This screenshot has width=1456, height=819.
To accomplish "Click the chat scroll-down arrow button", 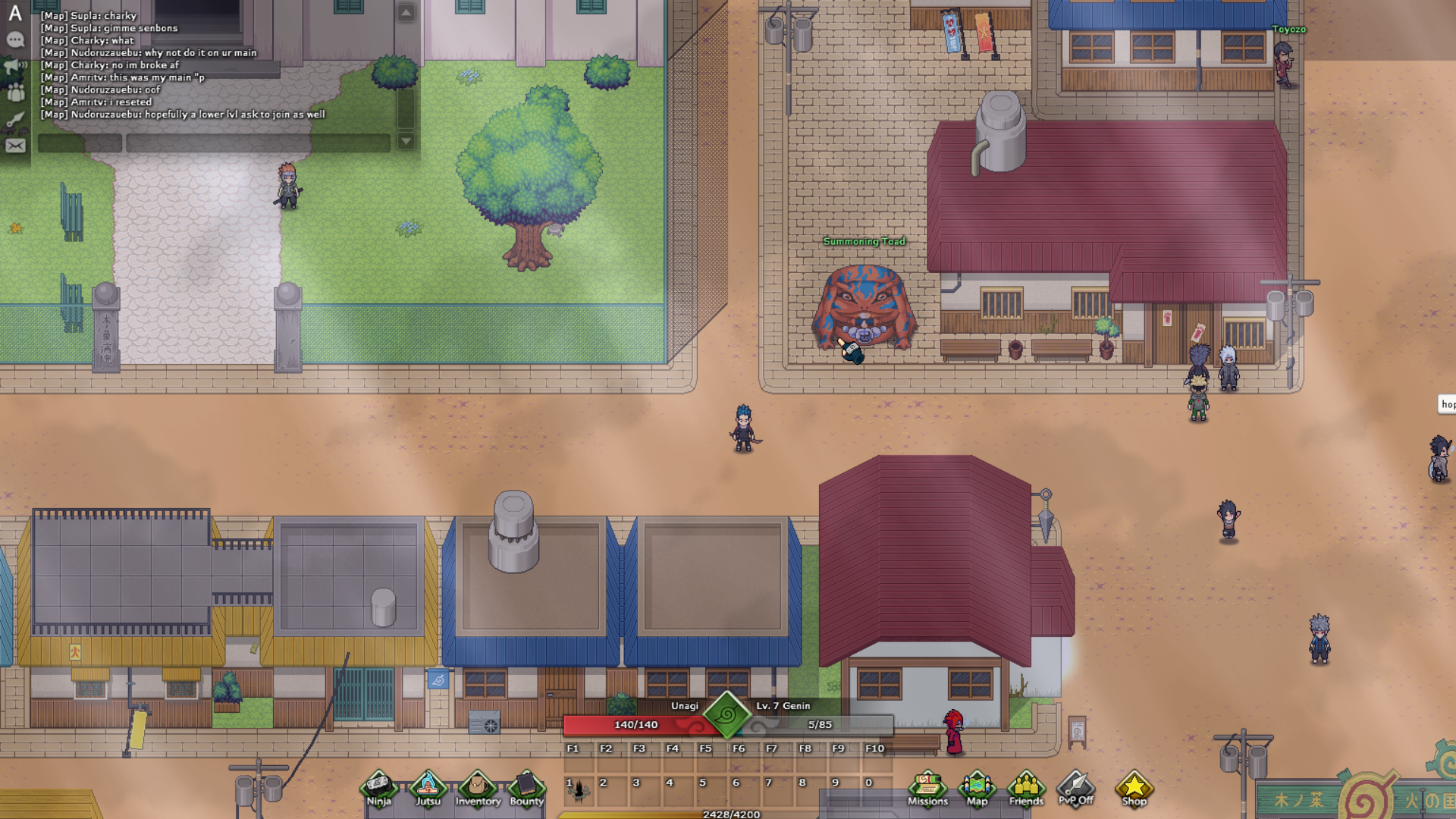I will [x=406, y=142].
